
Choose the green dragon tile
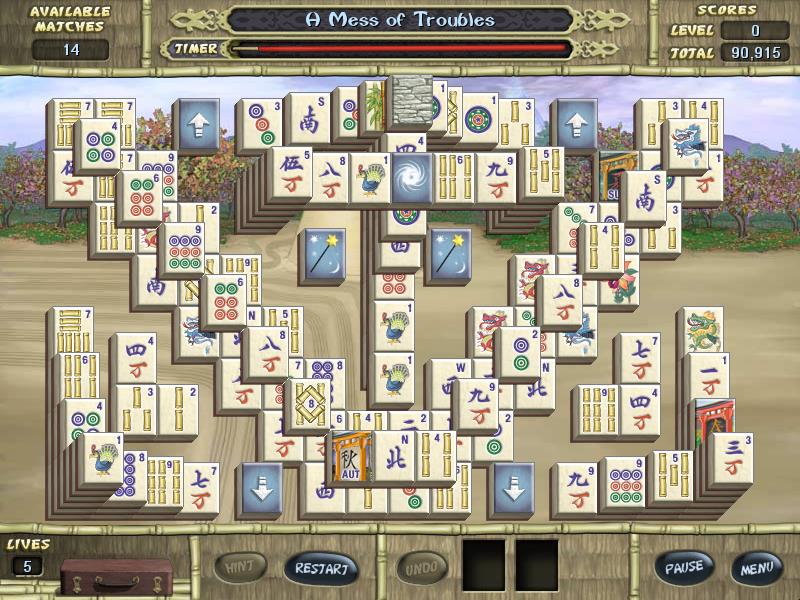(703, 331)
